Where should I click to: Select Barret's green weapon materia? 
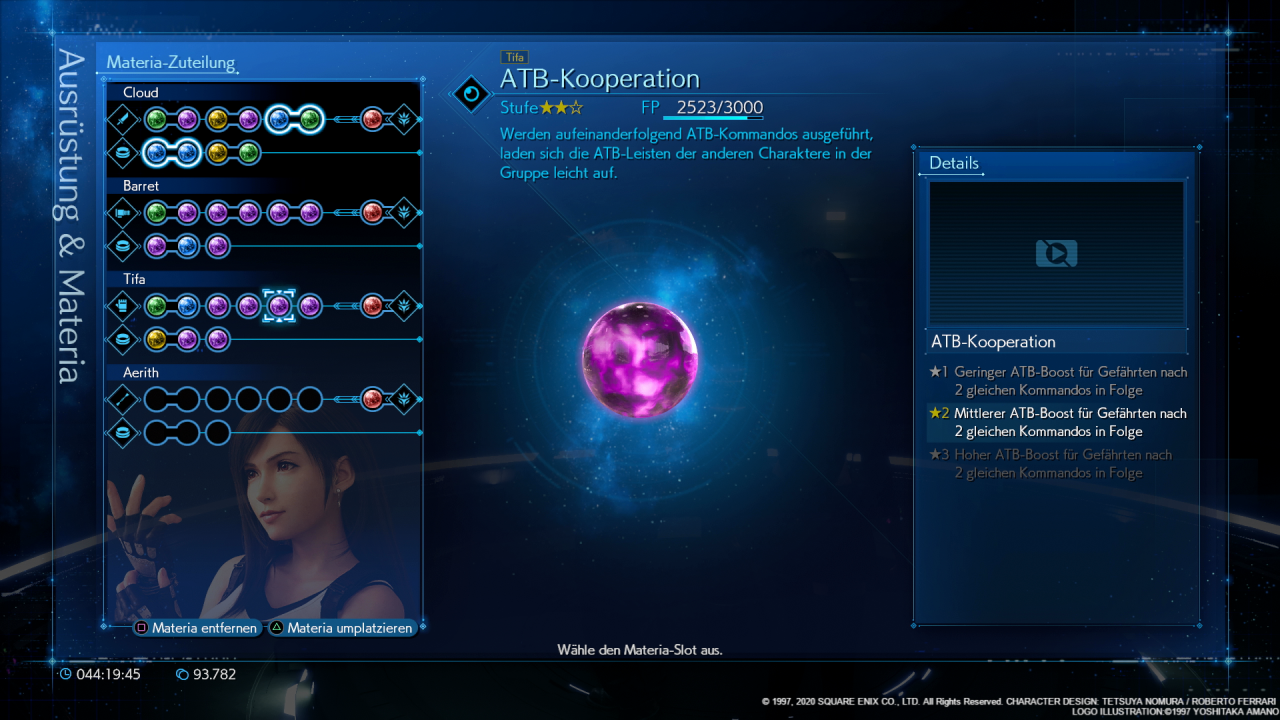coord(156,212)
